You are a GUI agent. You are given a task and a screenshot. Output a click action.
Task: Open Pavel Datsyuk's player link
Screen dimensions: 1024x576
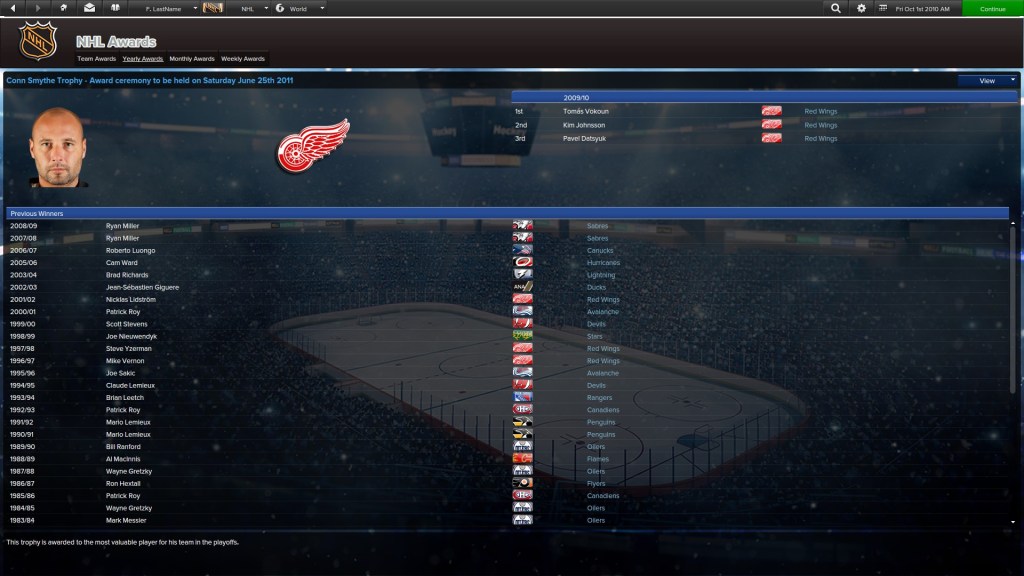(x=584, y=138)
